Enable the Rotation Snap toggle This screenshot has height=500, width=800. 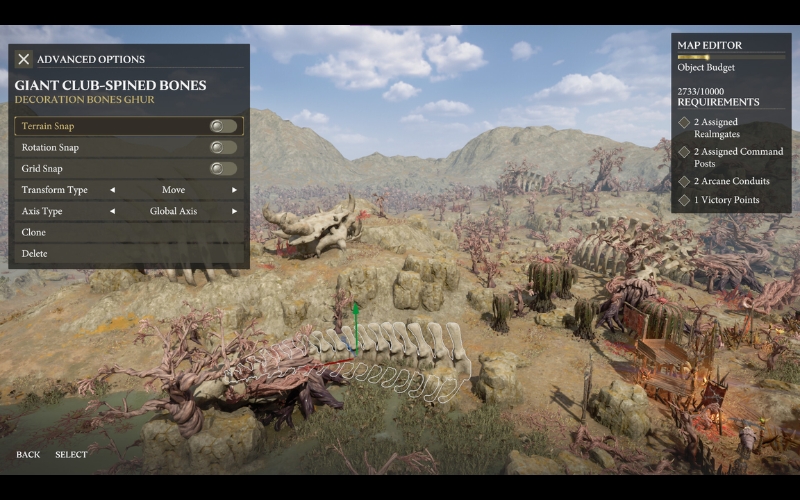pos(223,147)
